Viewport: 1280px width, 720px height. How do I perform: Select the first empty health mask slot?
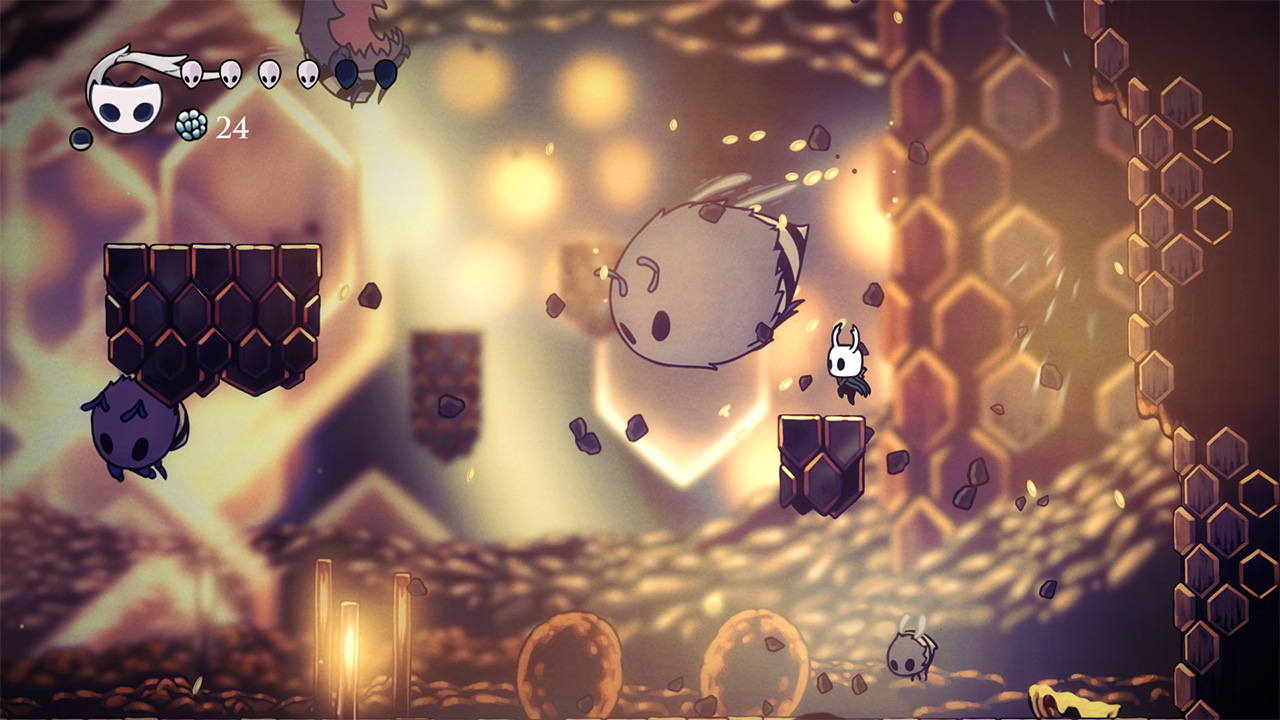pyautogui.click(x=344, y=76)
